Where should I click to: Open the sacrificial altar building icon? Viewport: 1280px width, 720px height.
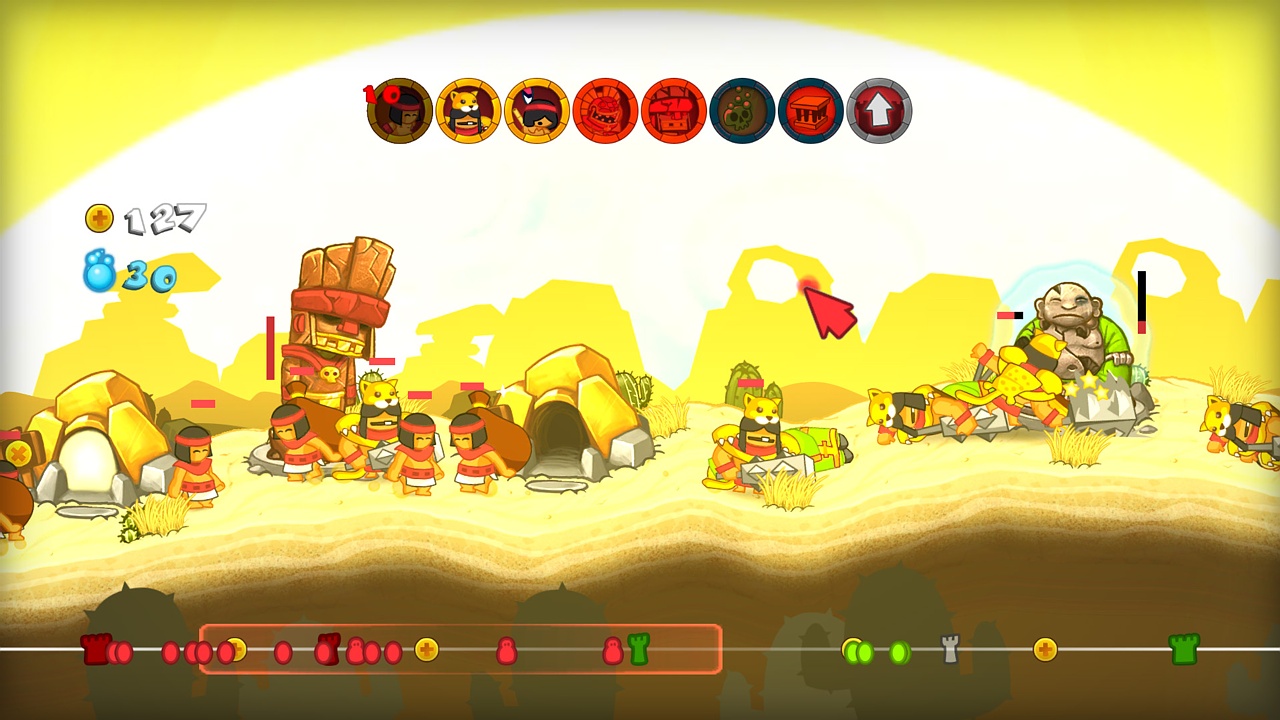tap(673, 111)
